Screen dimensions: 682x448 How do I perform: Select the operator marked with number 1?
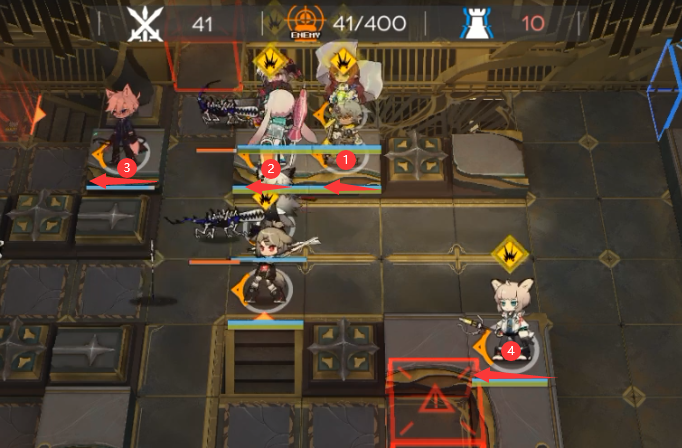point(342,130)
